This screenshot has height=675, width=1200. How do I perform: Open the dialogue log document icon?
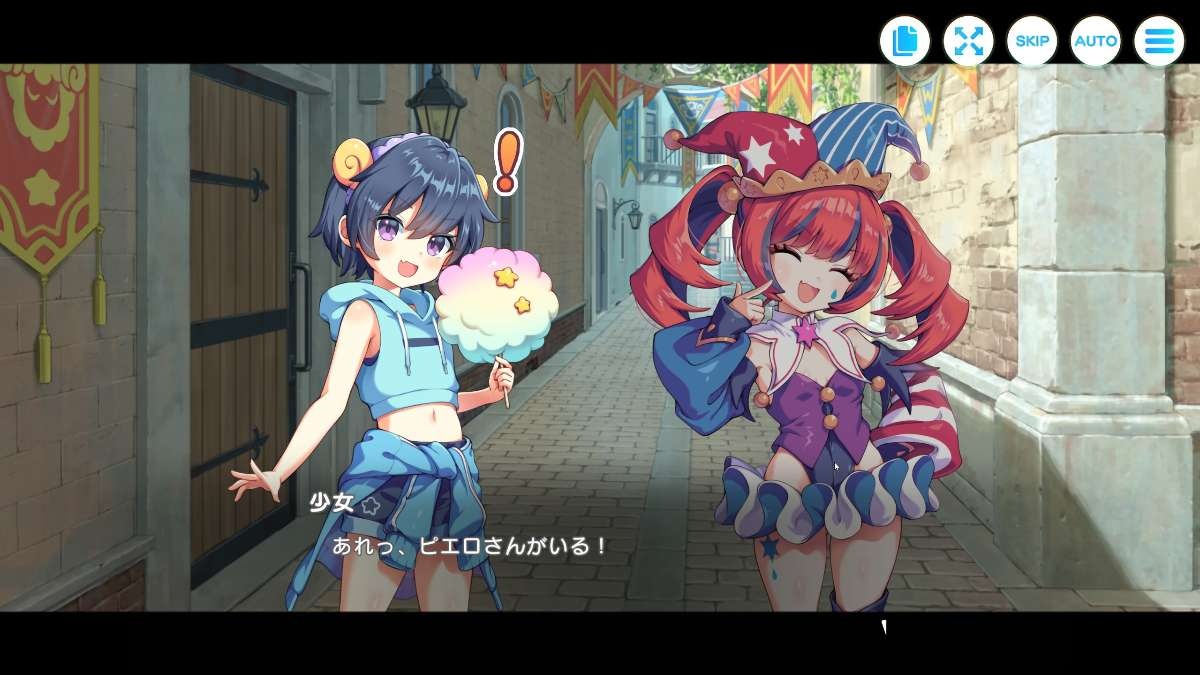(x=905, y=41)
